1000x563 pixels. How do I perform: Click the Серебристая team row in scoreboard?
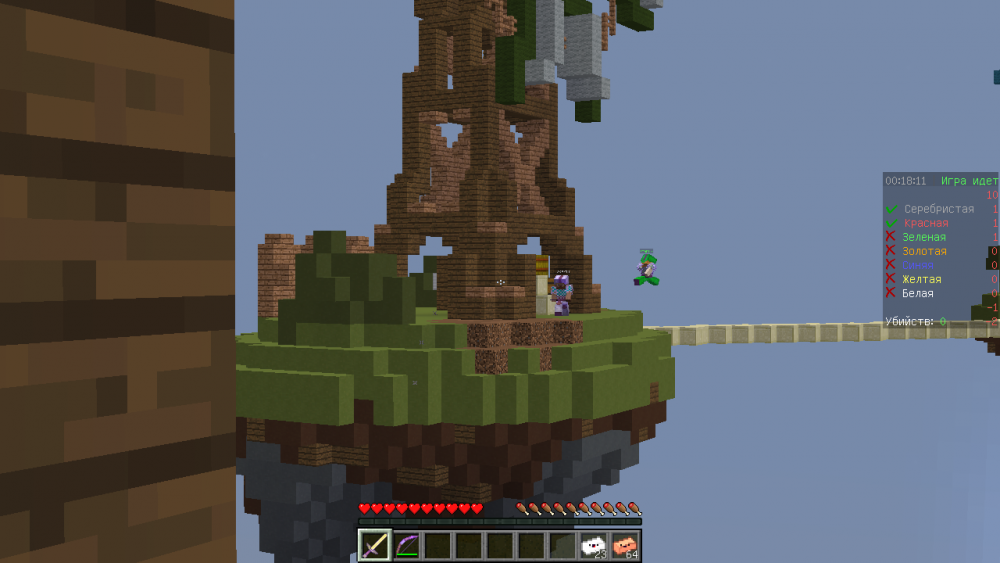click(938, 209)
